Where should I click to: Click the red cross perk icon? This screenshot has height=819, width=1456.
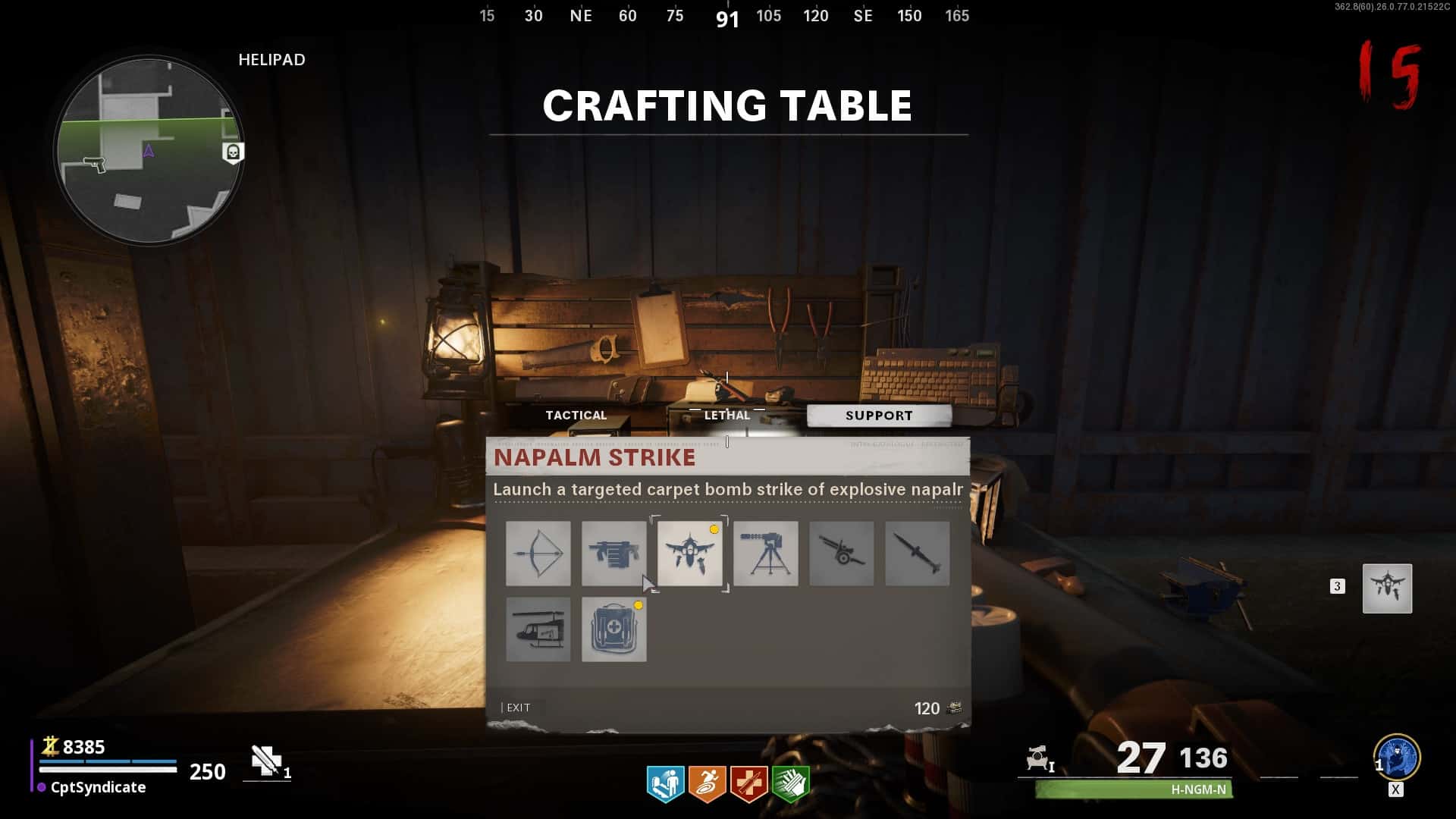tap(748, 783)
